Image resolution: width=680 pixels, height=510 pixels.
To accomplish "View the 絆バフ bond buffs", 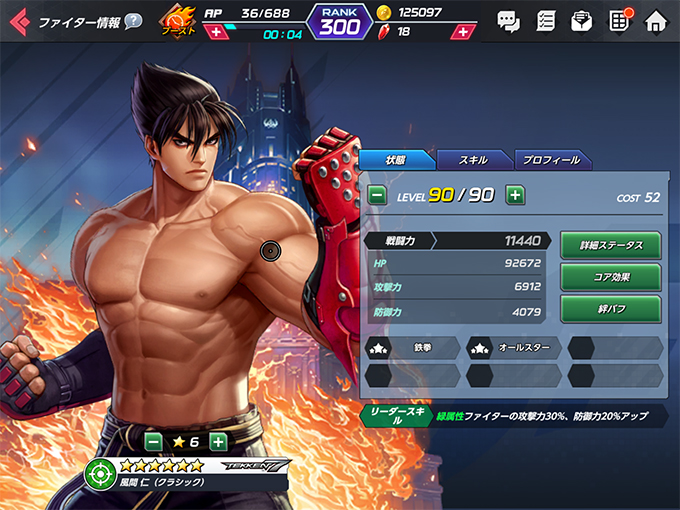I will [610, 308].
